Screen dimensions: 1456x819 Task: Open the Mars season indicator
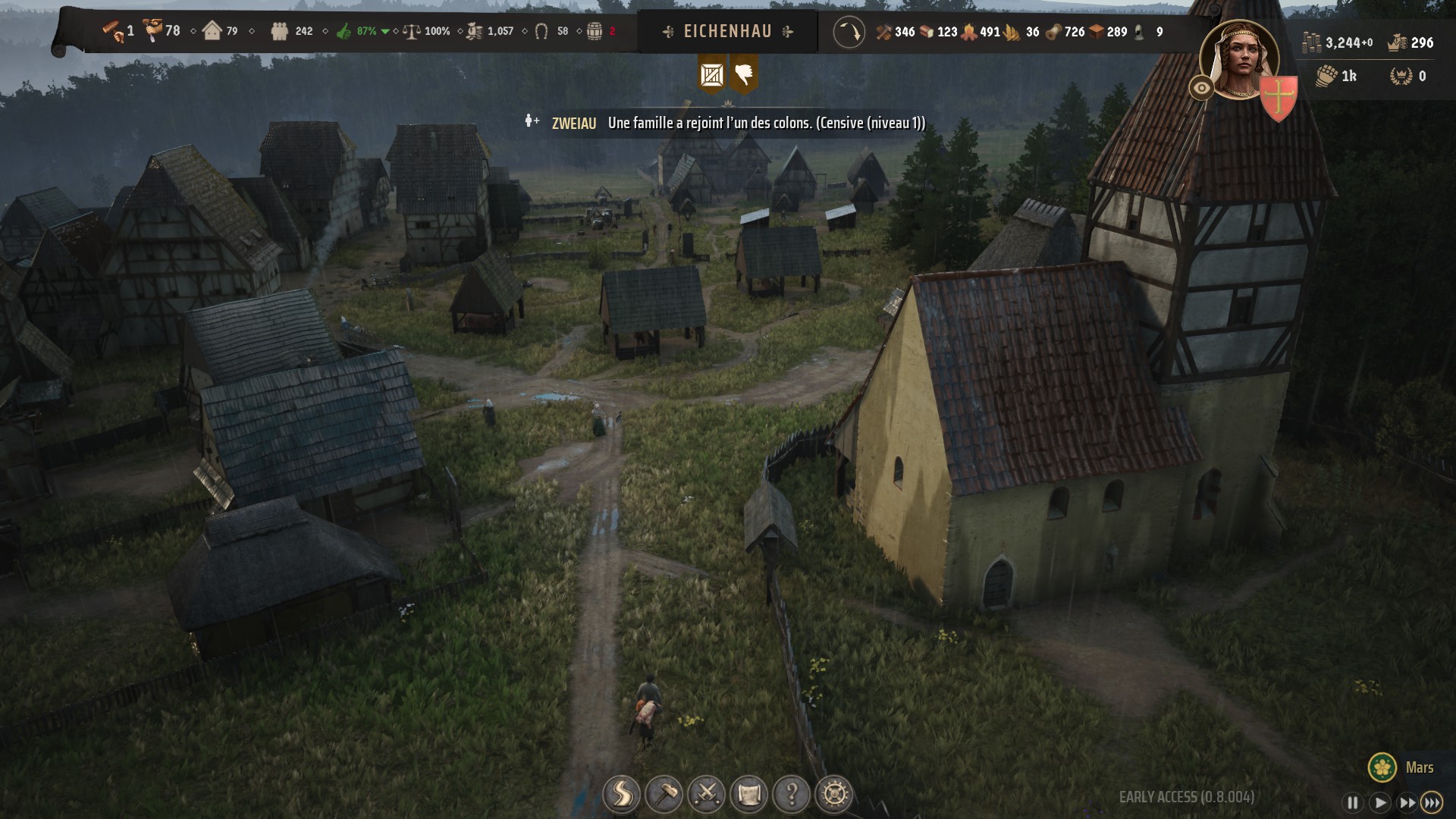1403,767
